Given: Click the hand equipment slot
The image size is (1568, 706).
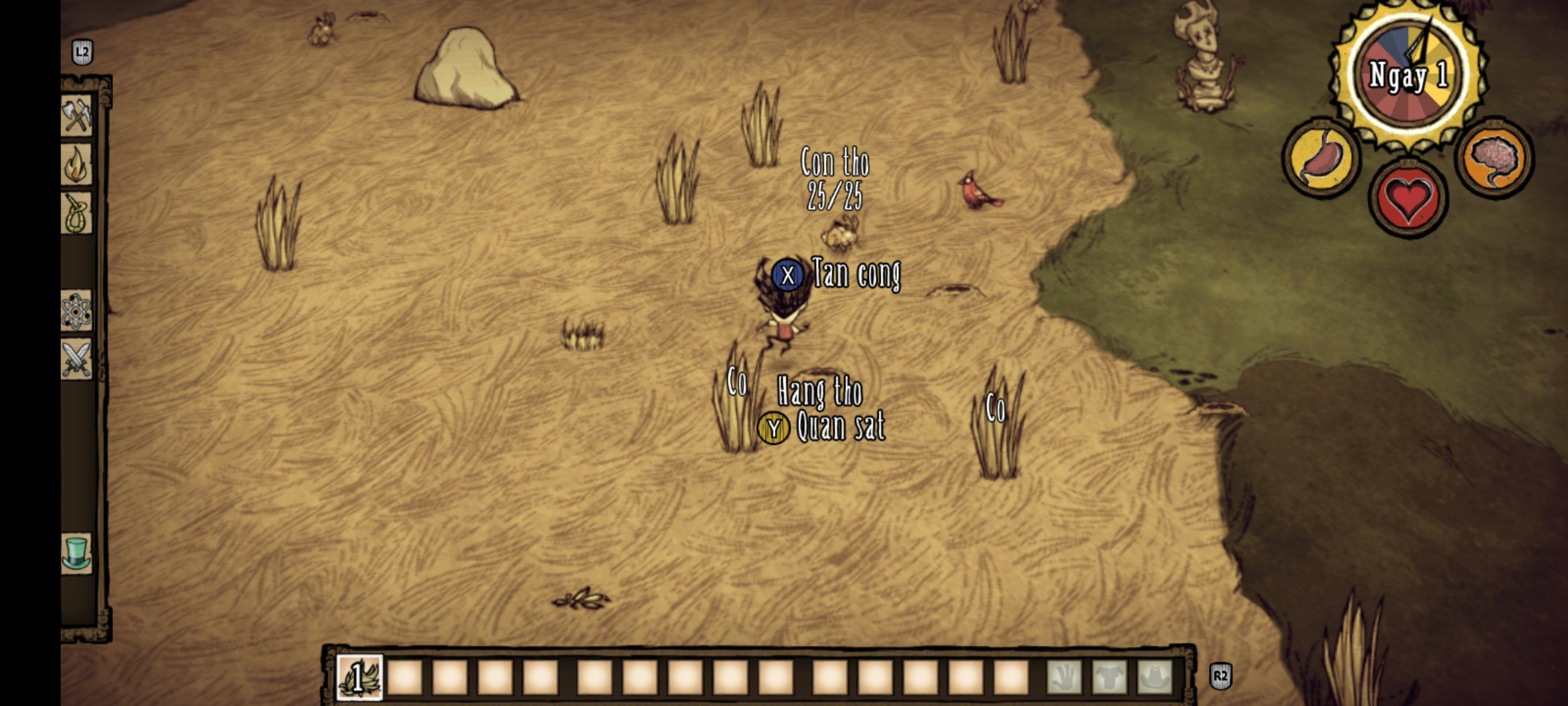Looking at the screenshot, I should (1064, 677).
